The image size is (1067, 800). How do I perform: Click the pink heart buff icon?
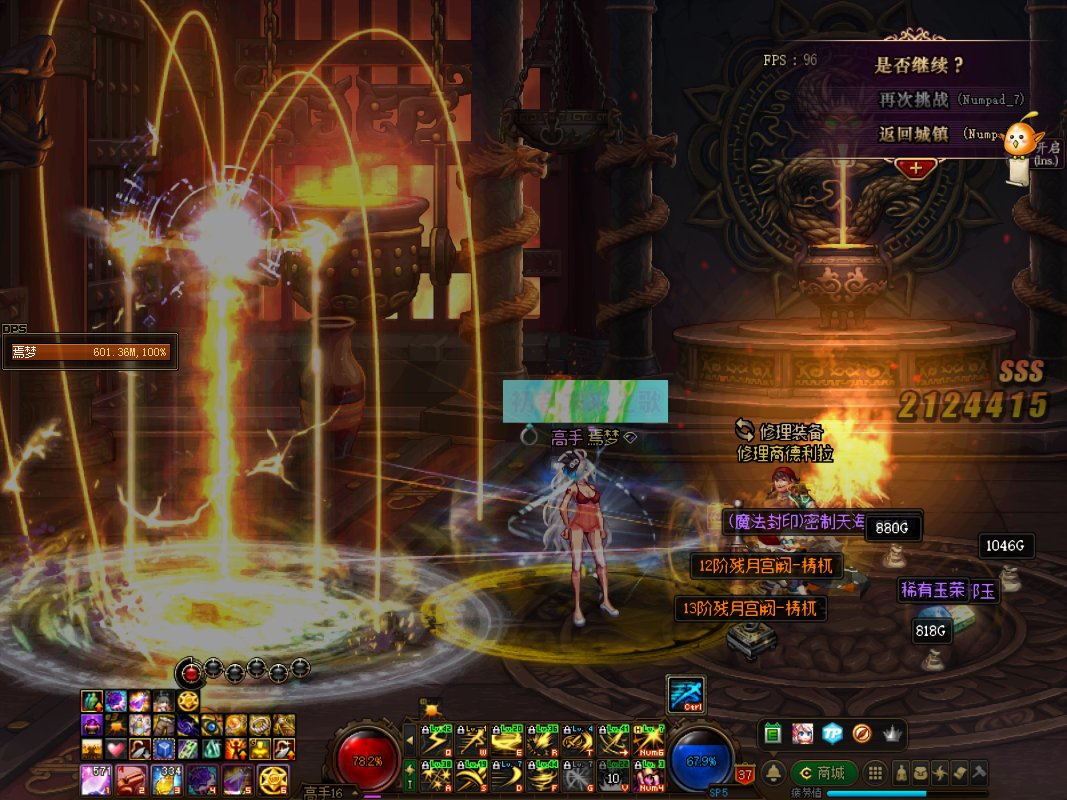(115, 748)
